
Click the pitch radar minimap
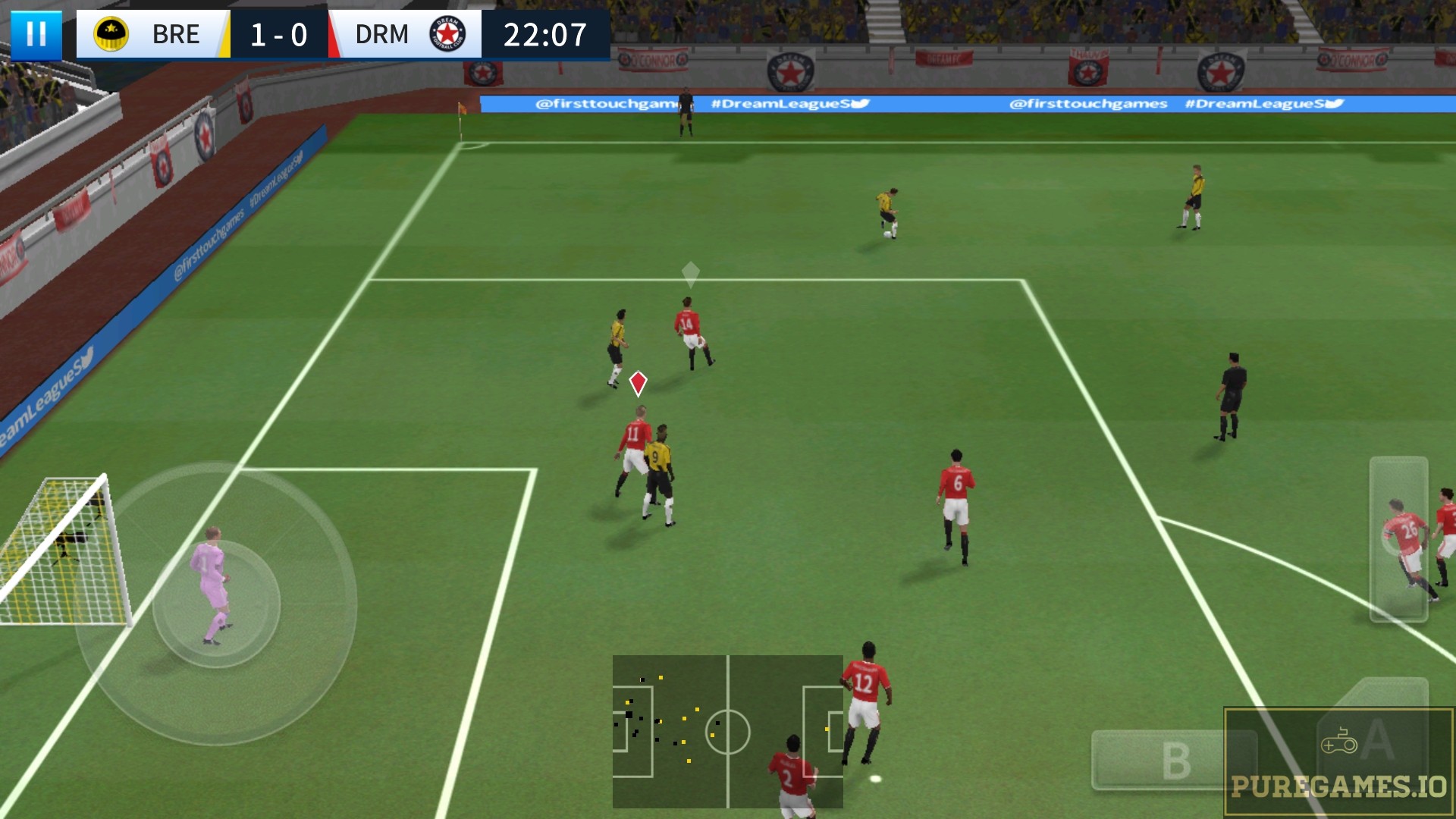coord(727,731)
